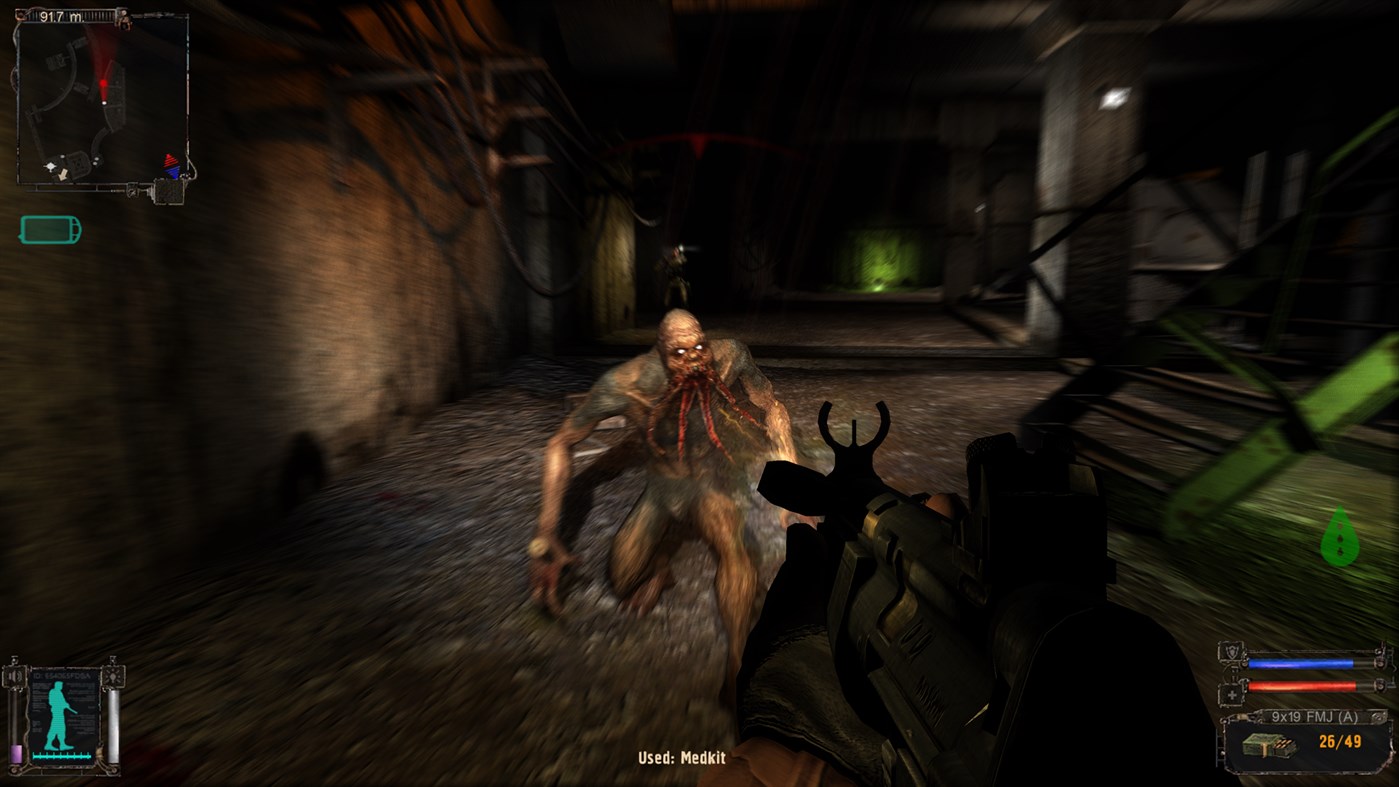The width and height of the screenshot is (1399, 787).
Task: Click the medkit plus icon
Action: pyautogui.click(x=1232, y=694)
